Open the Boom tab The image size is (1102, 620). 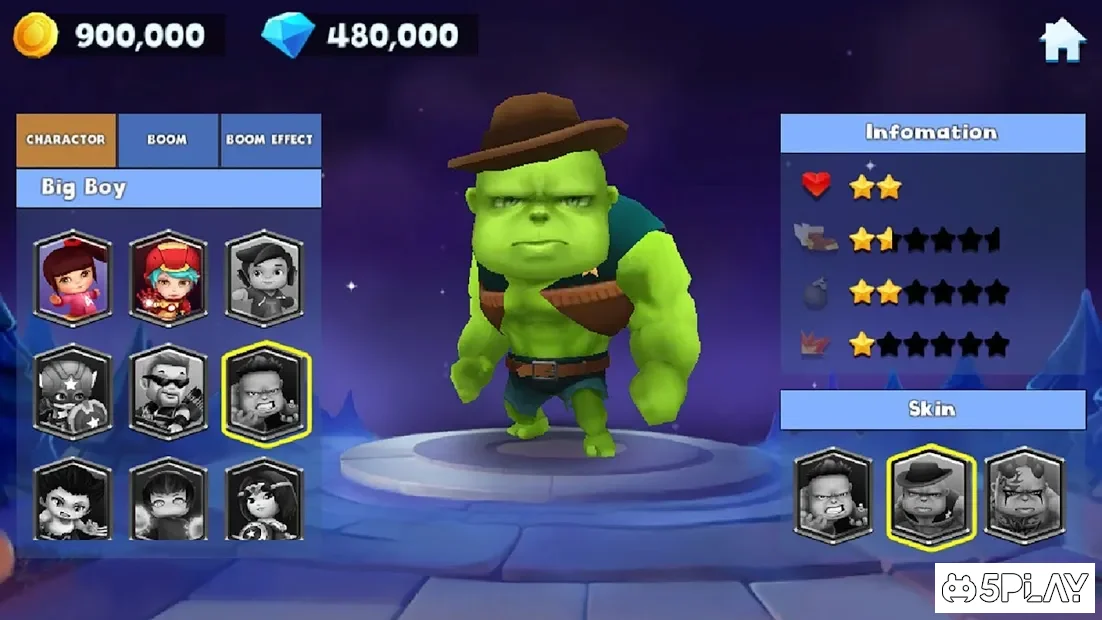click(x=167, y=140)
